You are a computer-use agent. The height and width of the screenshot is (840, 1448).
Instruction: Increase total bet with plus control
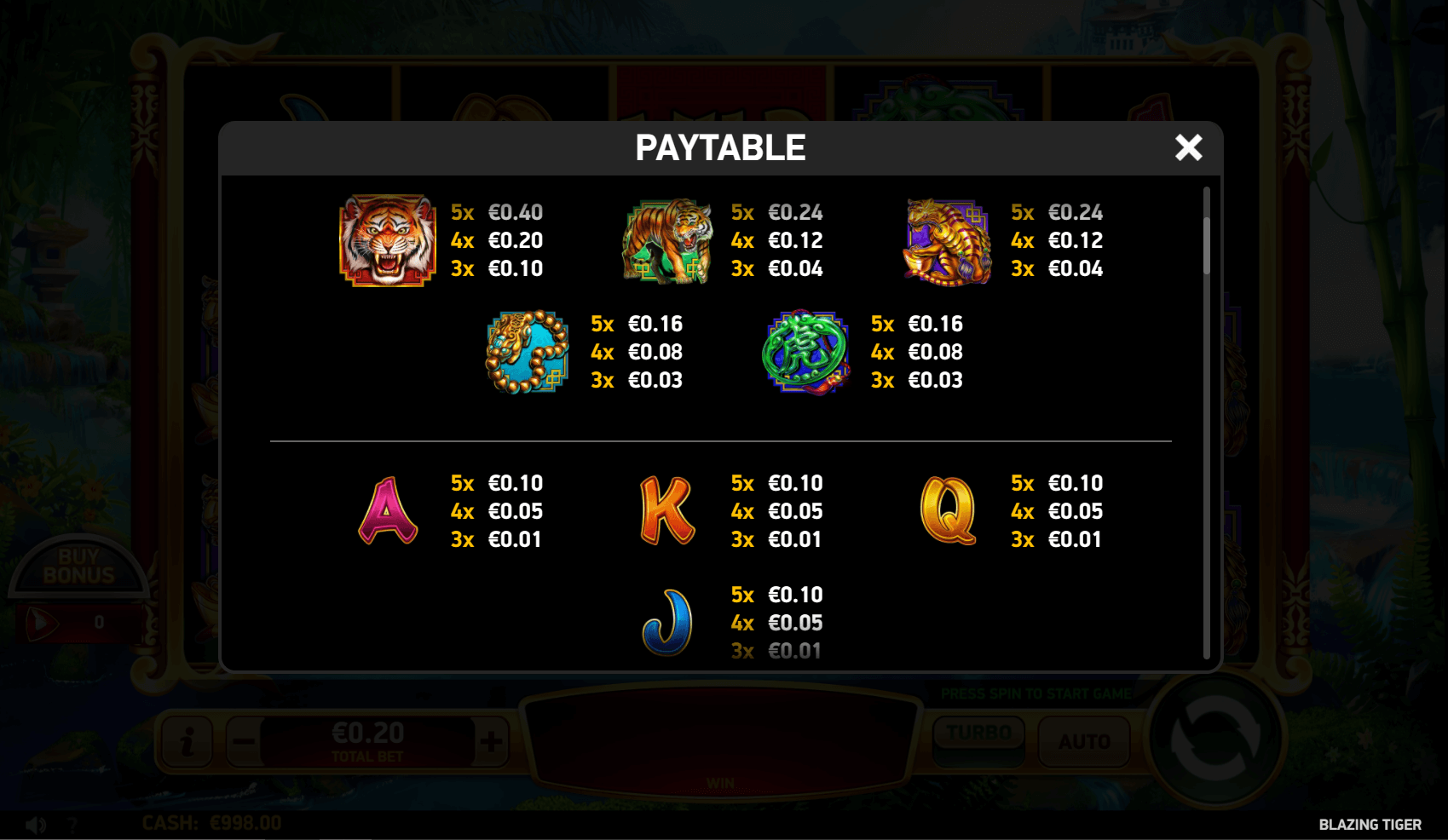click(491, 740)
